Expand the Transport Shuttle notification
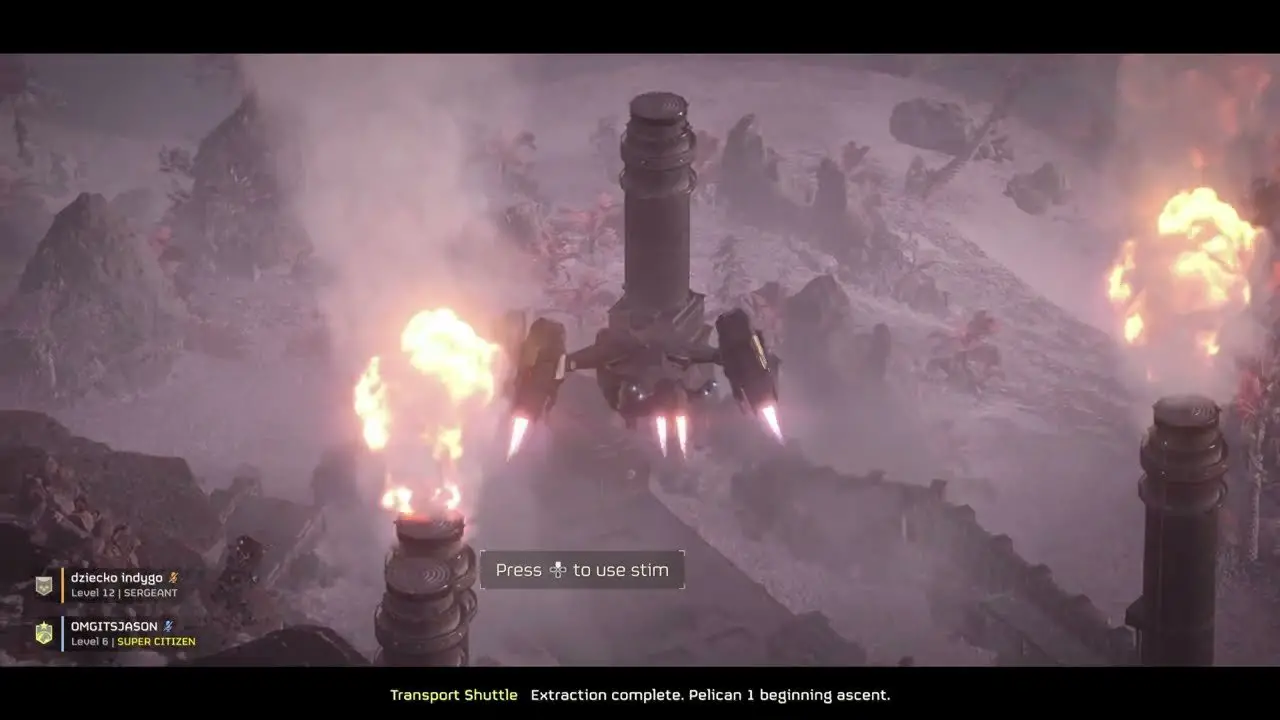1280x720 pixels. click(x=640, y=694)
